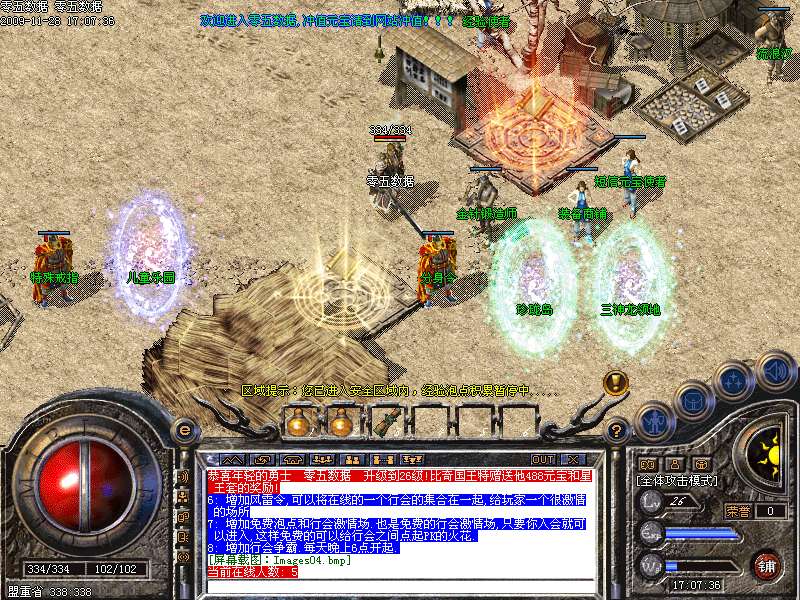The height and width of the screenshot is (600, 800).
Task: Open the character status round button
Action: pos(655,421)
